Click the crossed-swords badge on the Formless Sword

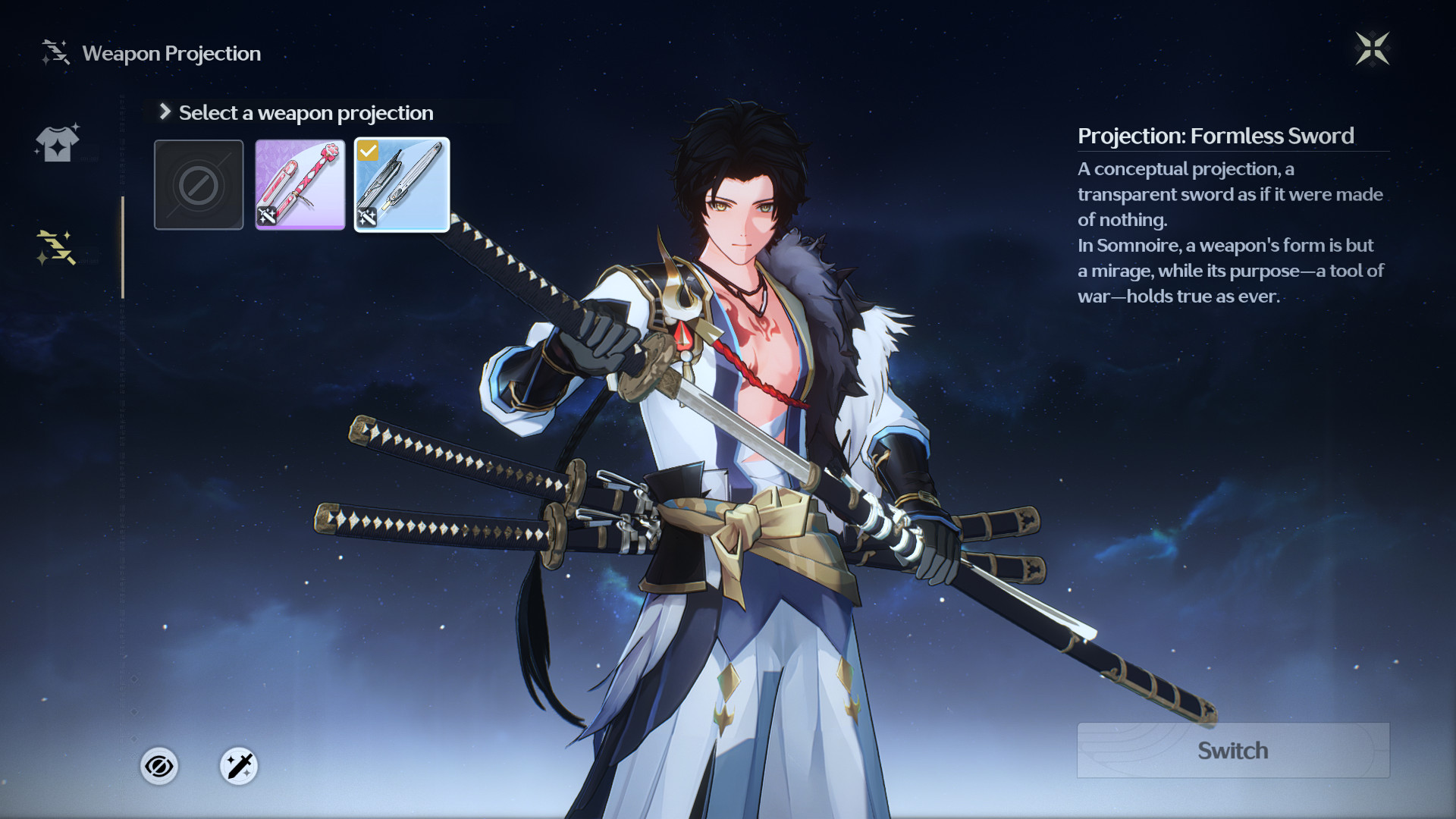(x=369, y=218)
